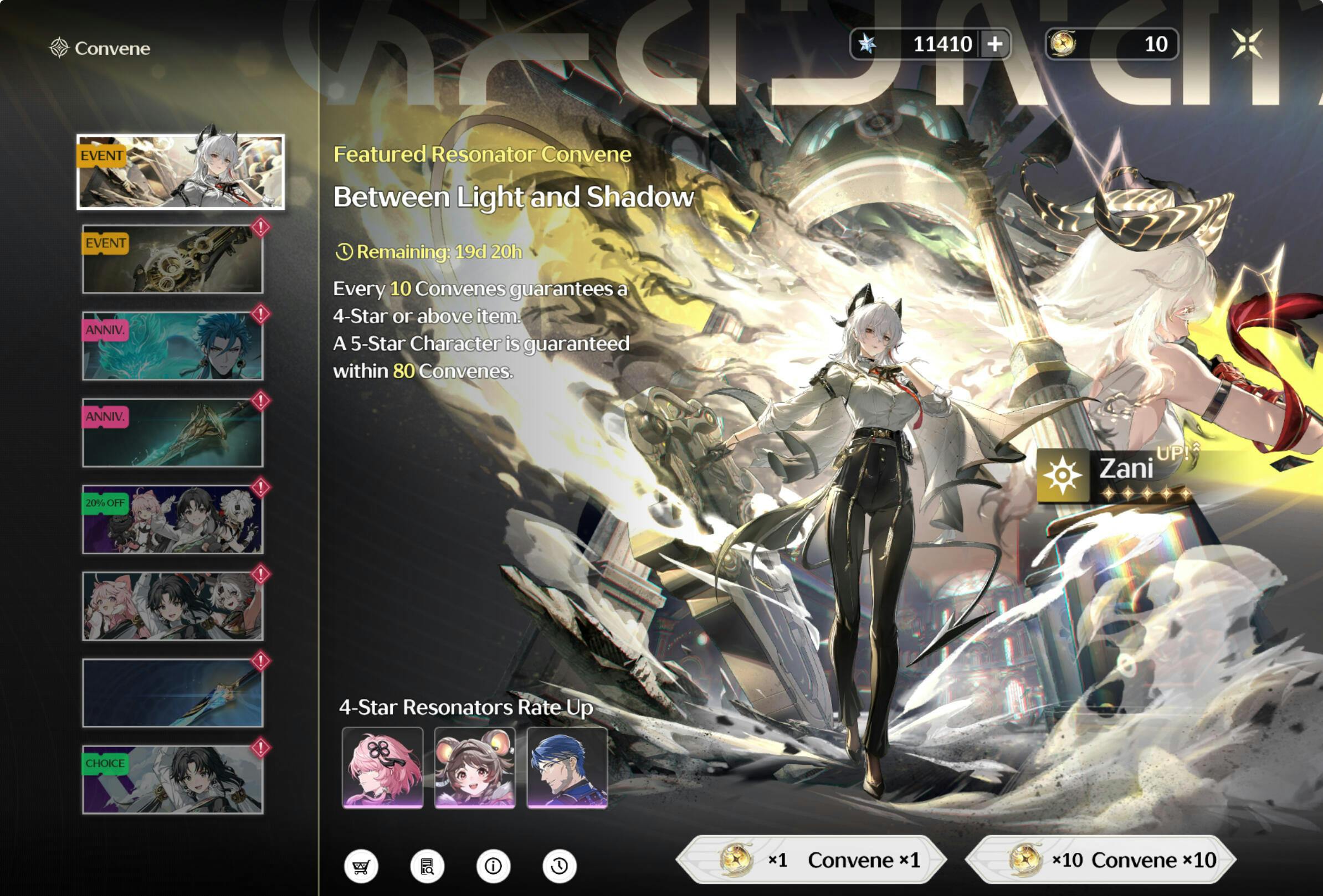This screenshot has width=1323, height=896.
Task: Show the info circle icon details
Action: tap(493, 867)
